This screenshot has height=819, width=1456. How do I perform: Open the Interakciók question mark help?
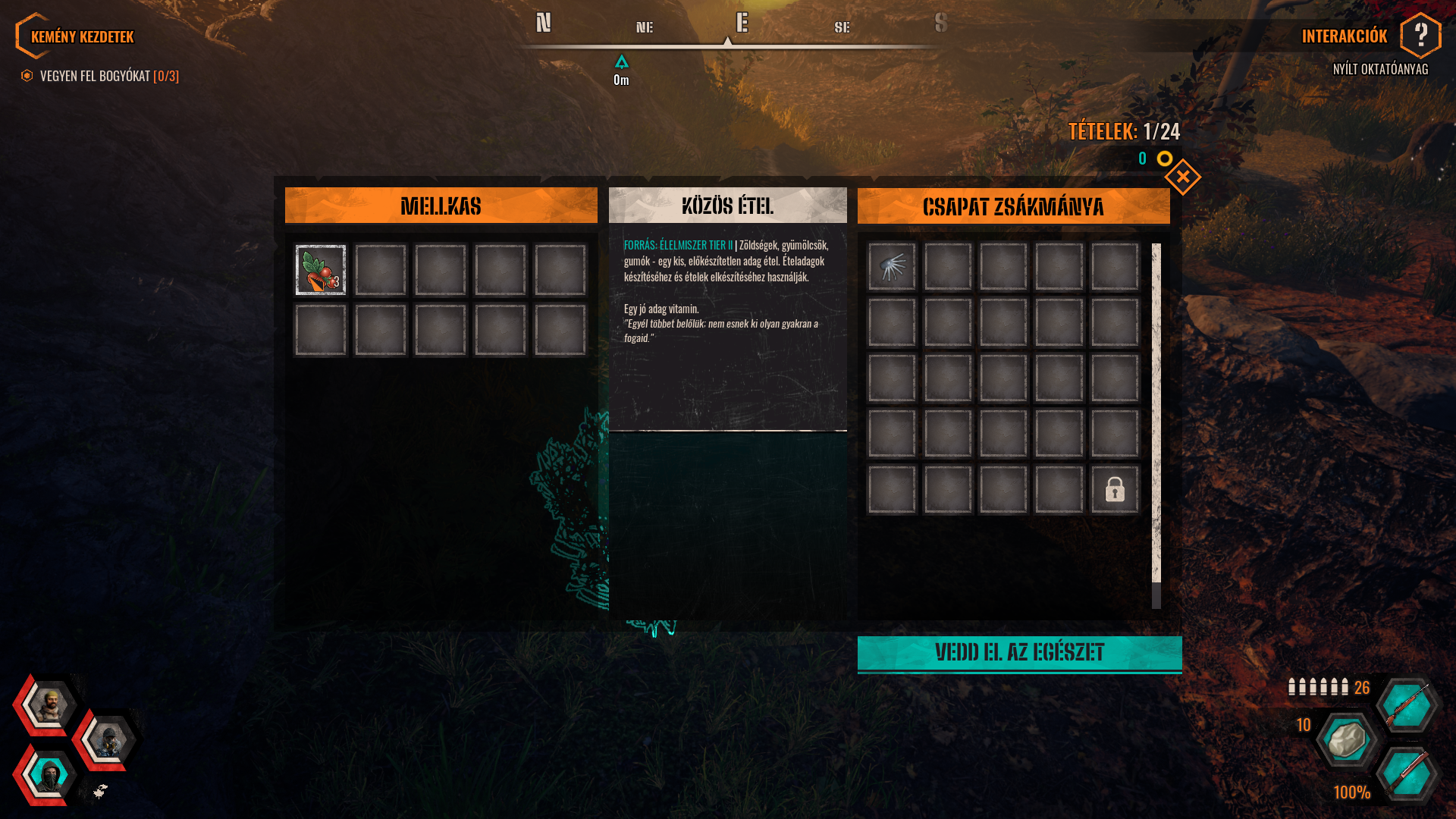(x=1420, y=35)
